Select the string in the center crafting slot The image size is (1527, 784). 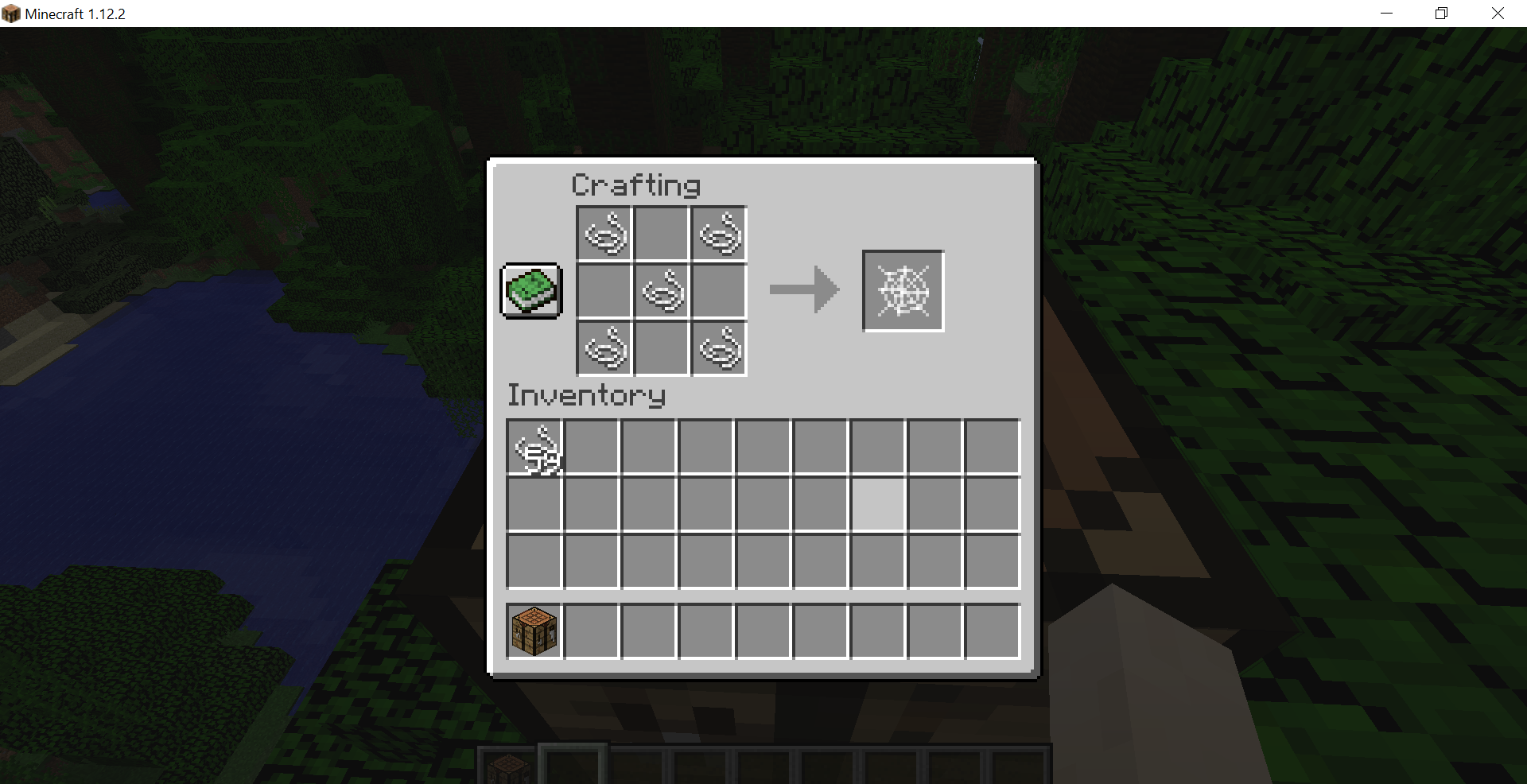click(x=662, y=290)
